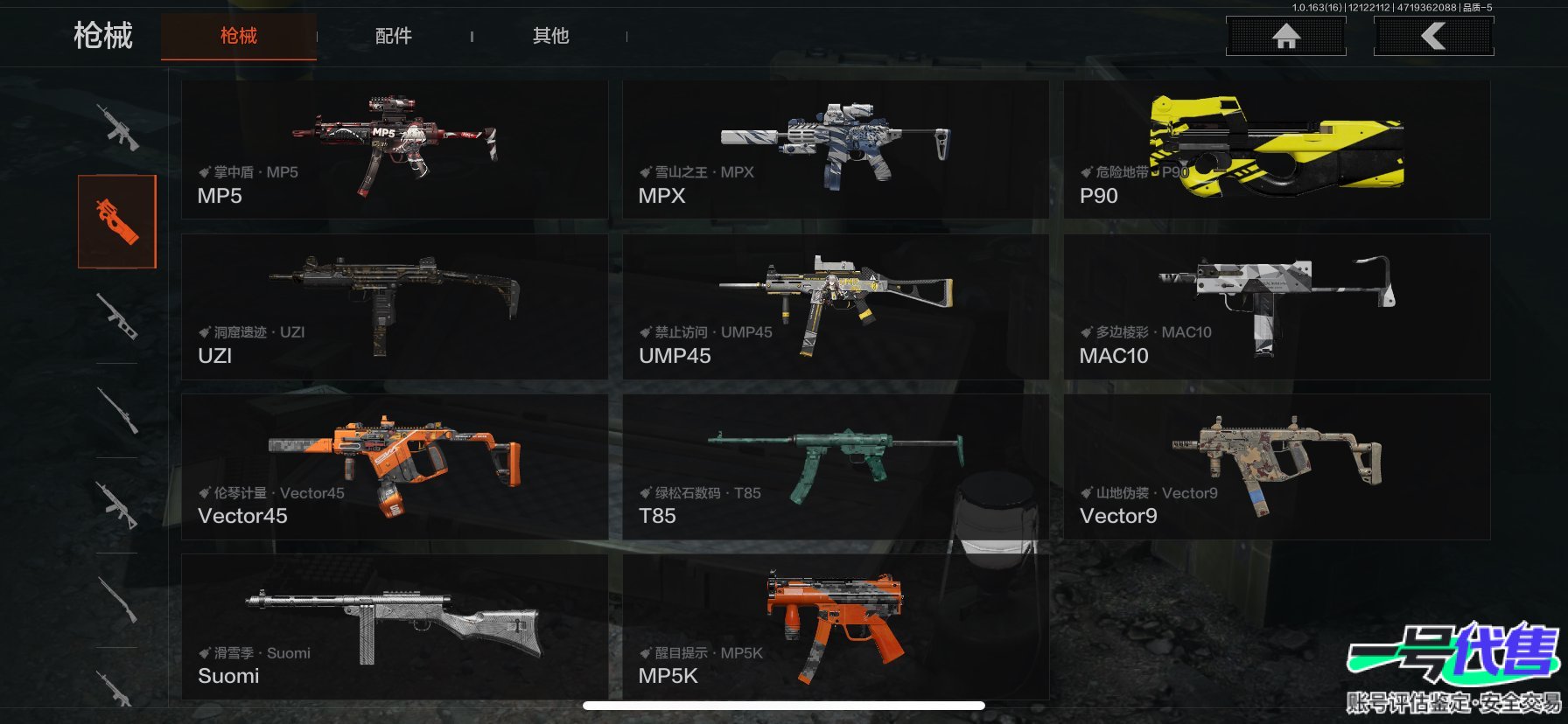Open the yellow P90 weapon card
Image resolution: width=1568 pixels, height=724 pixels.
pyautogui.click(x=1276, y=150)
